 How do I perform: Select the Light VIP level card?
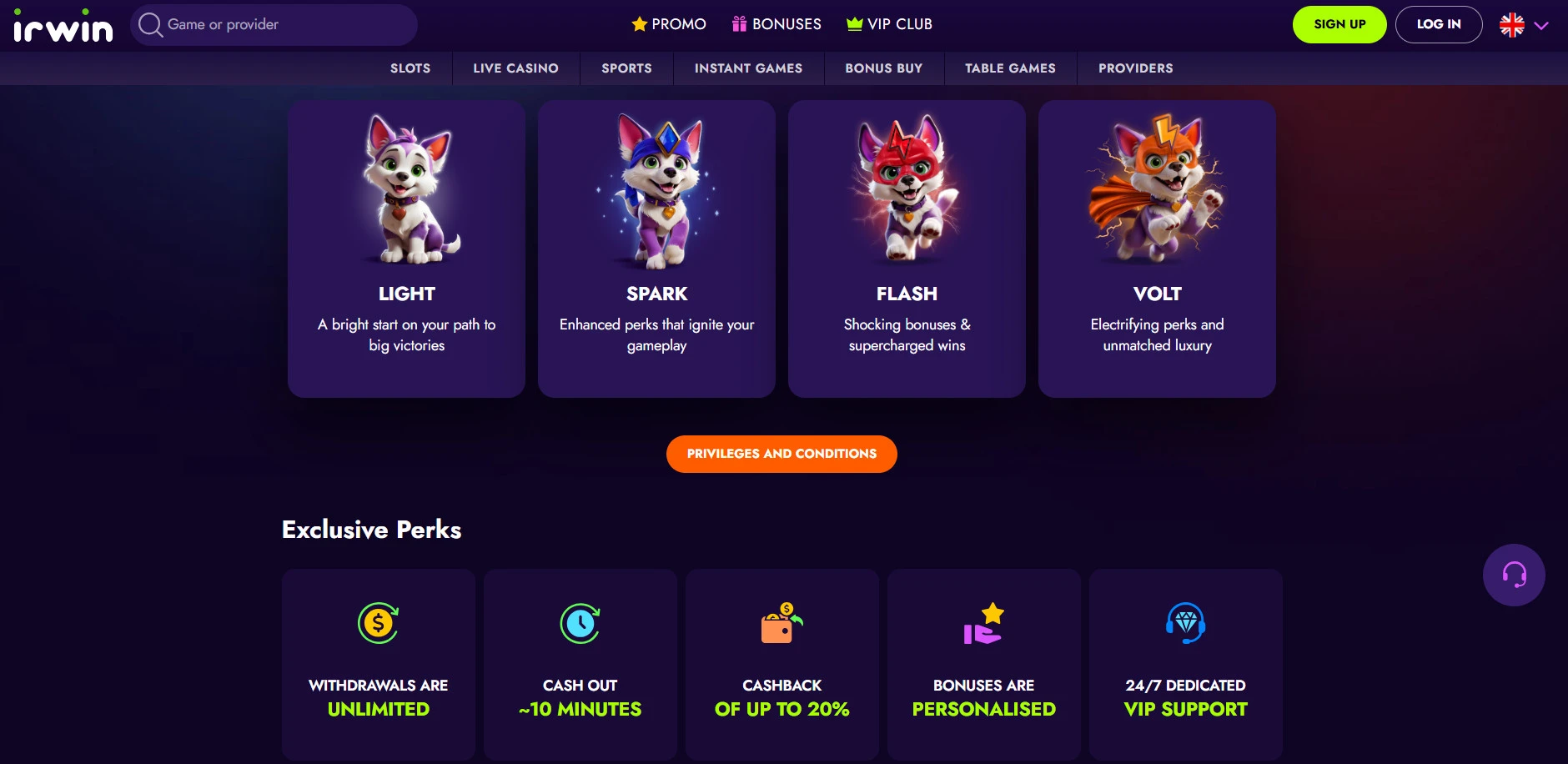[x=406, y=249]
